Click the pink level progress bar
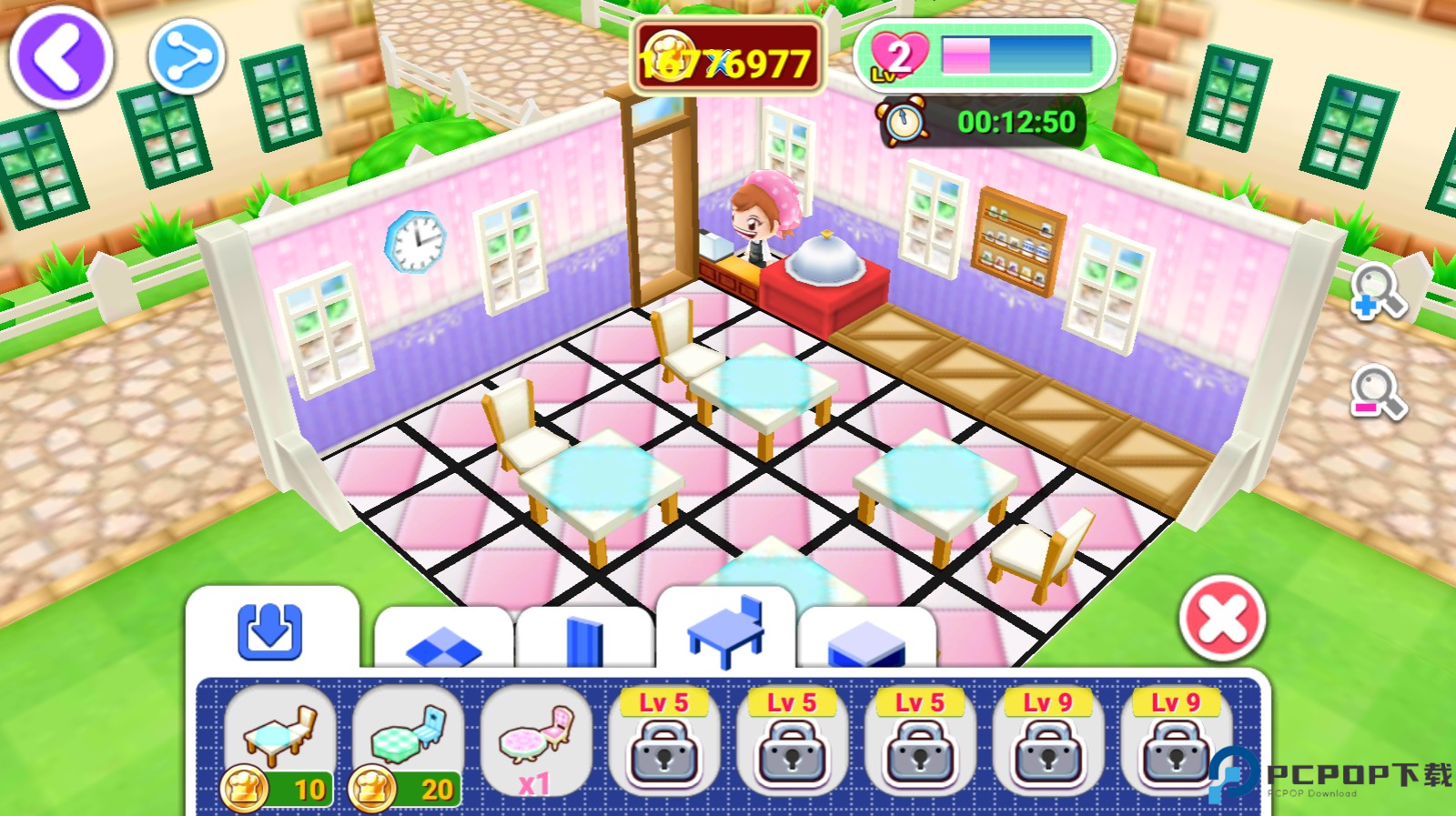The image size is (1456, 816). (965, 55)
